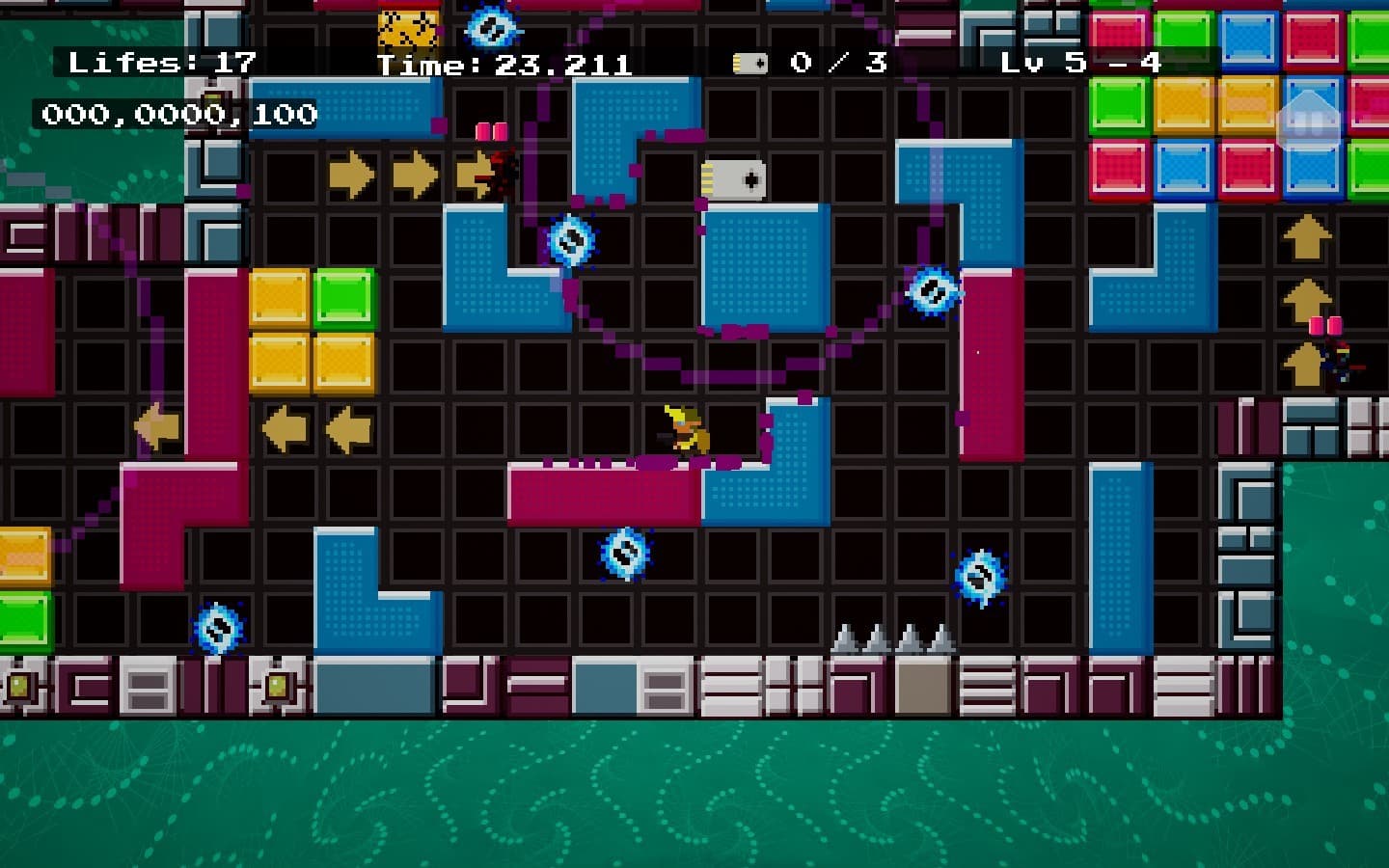Click an upward arrow on the right edge
This screenshot has height=868, width=1389.
(1307, 238)
